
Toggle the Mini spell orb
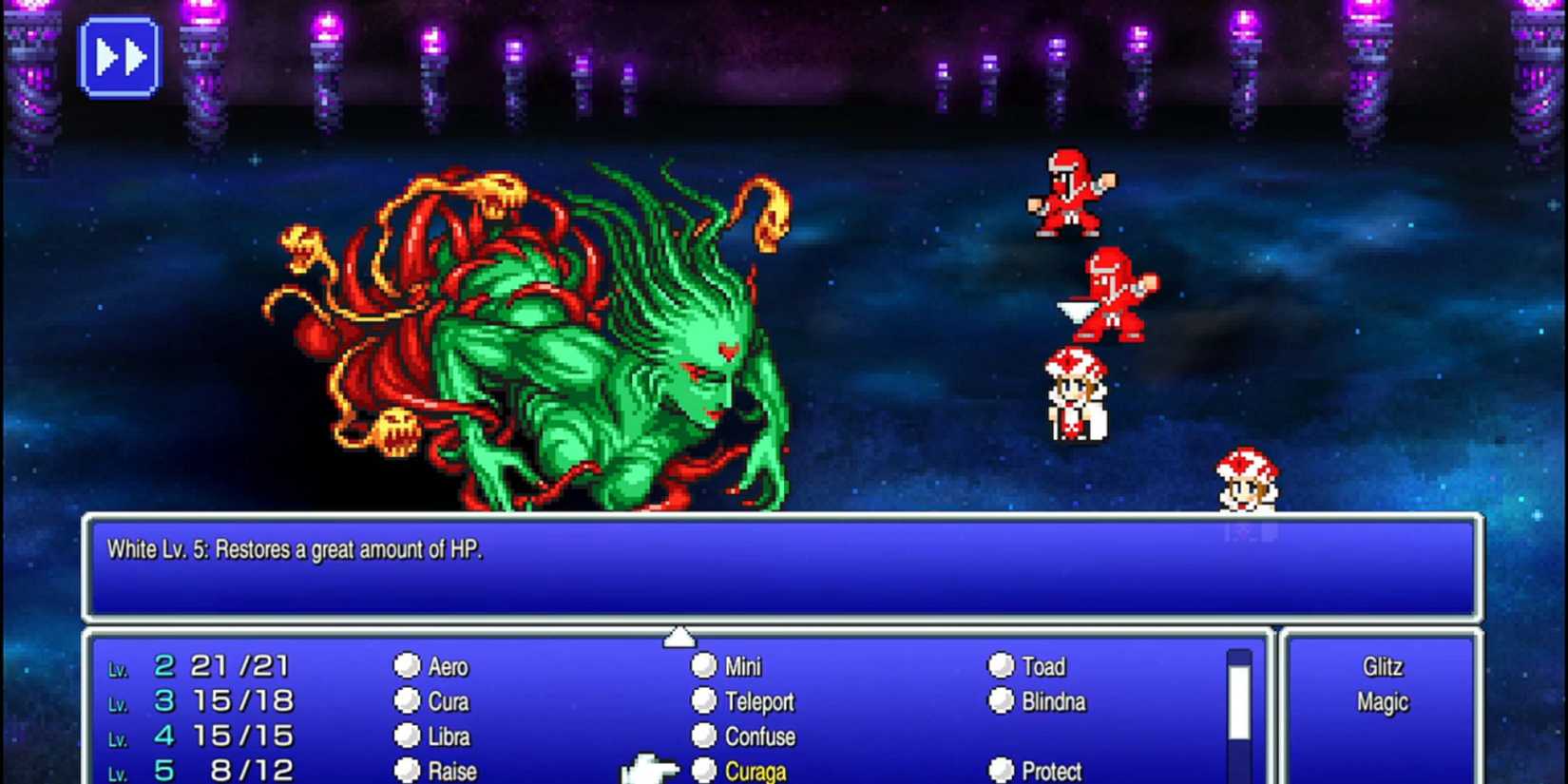point(704,666)
